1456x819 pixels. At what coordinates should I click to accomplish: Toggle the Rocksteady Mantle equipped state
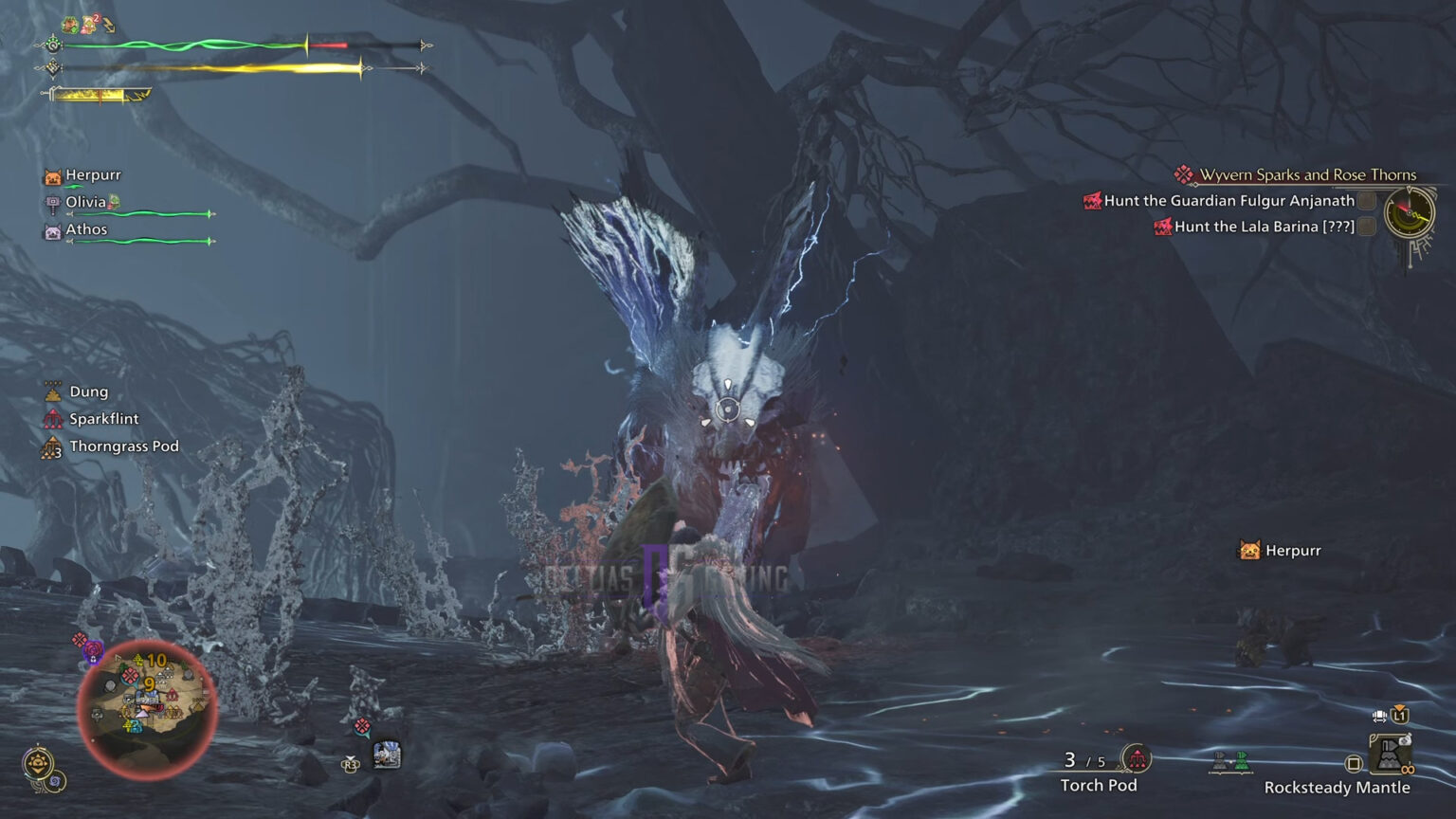(1354, 762)
